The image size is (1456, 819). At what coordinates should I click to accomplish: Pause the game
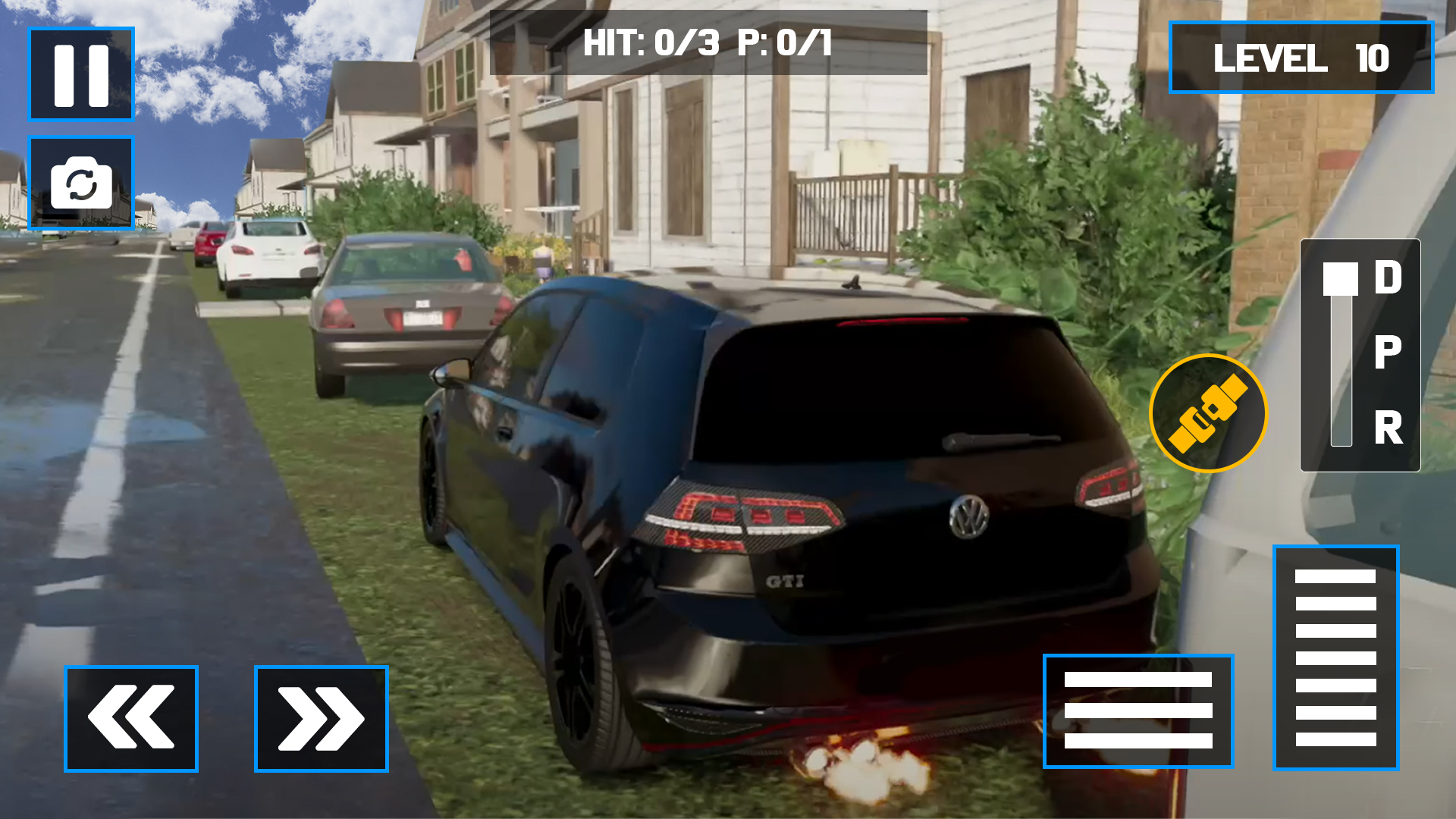(80, 74)
